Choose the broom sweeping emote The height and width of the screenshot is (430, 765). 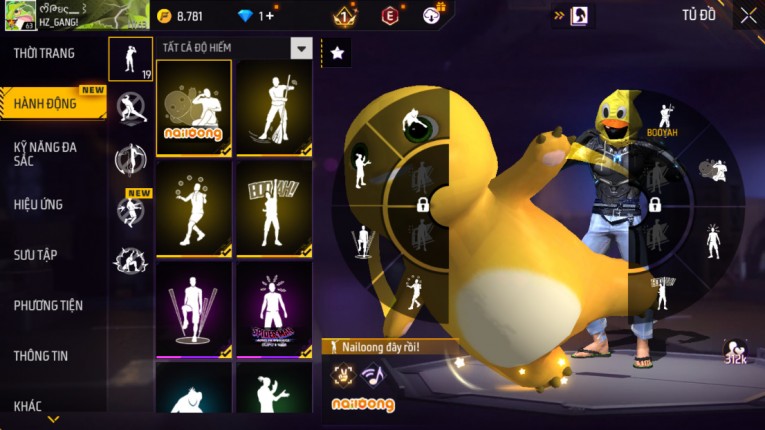[x=274, y=107]
